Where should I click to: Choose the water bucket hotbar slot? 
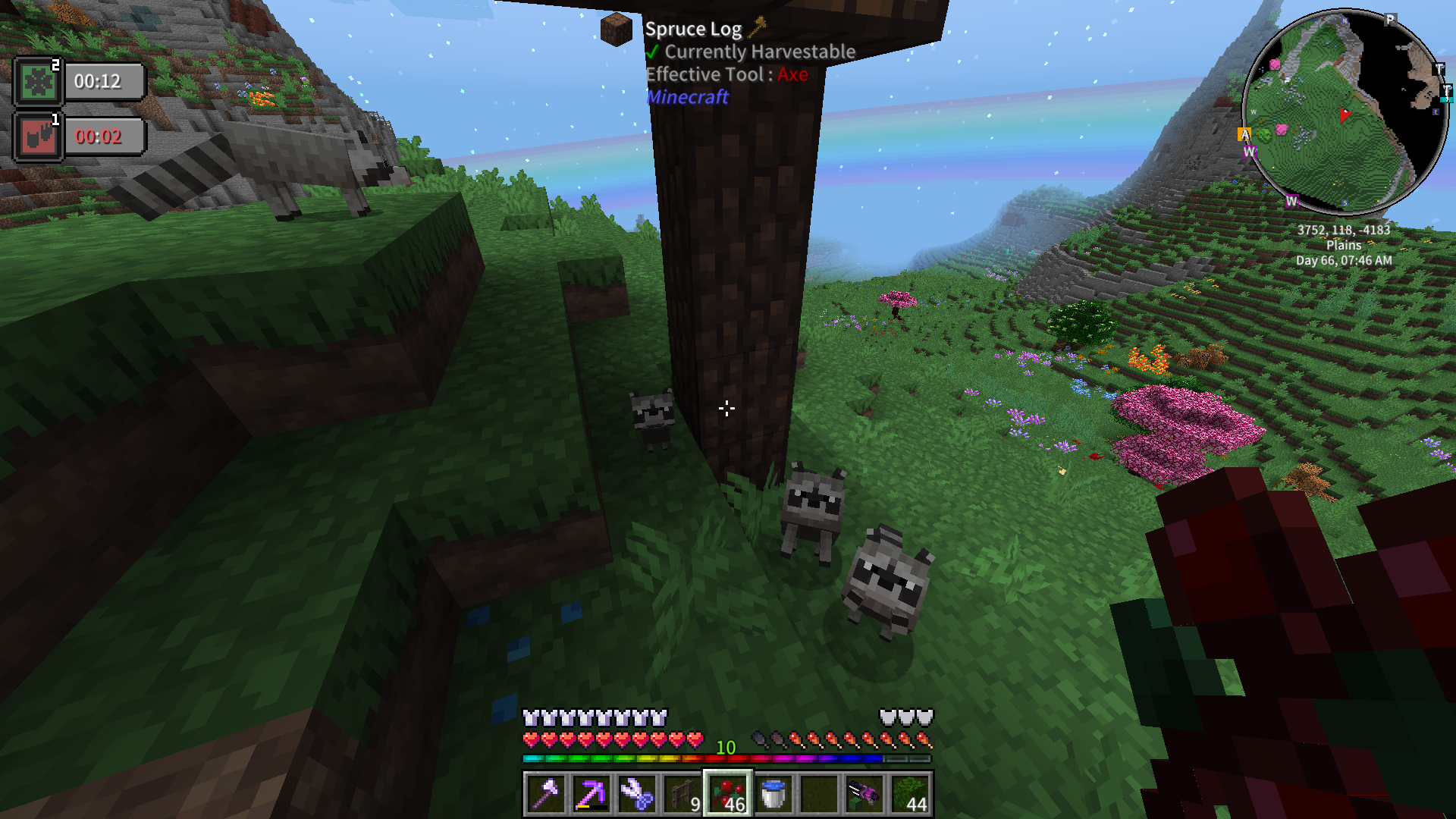tap(773, 794)
